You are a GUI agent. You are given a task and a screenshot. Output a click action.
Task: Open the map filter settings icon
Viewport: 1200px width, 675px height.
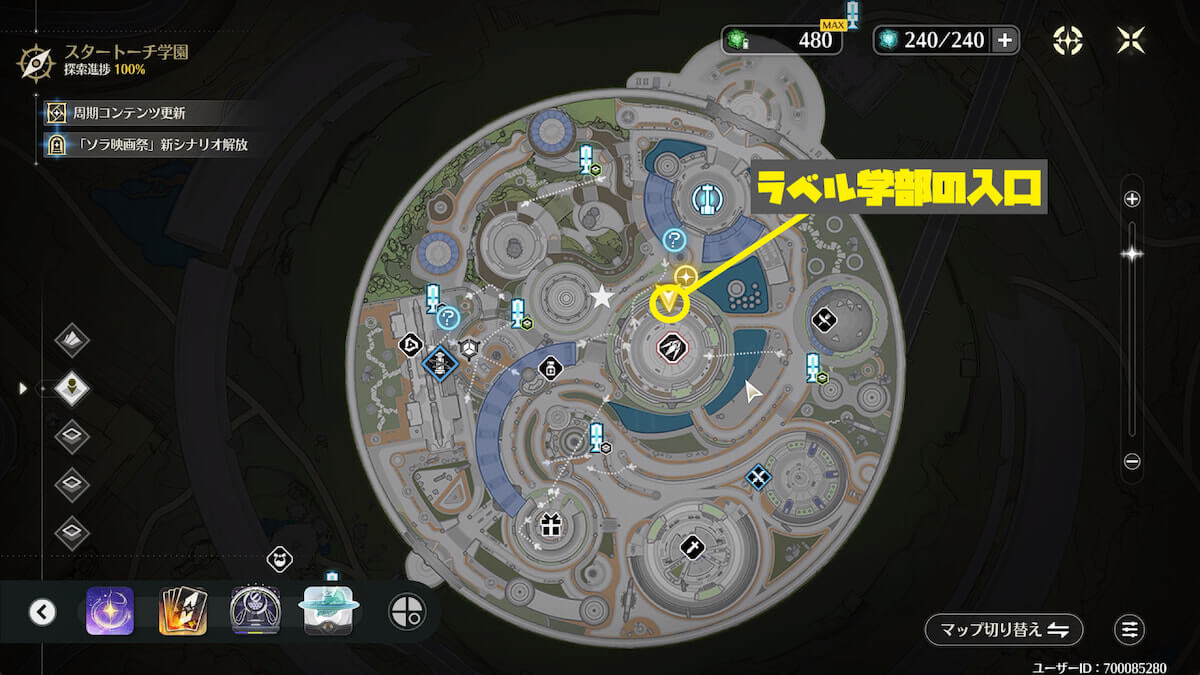pyautogui.click(x=1130, y=630)
